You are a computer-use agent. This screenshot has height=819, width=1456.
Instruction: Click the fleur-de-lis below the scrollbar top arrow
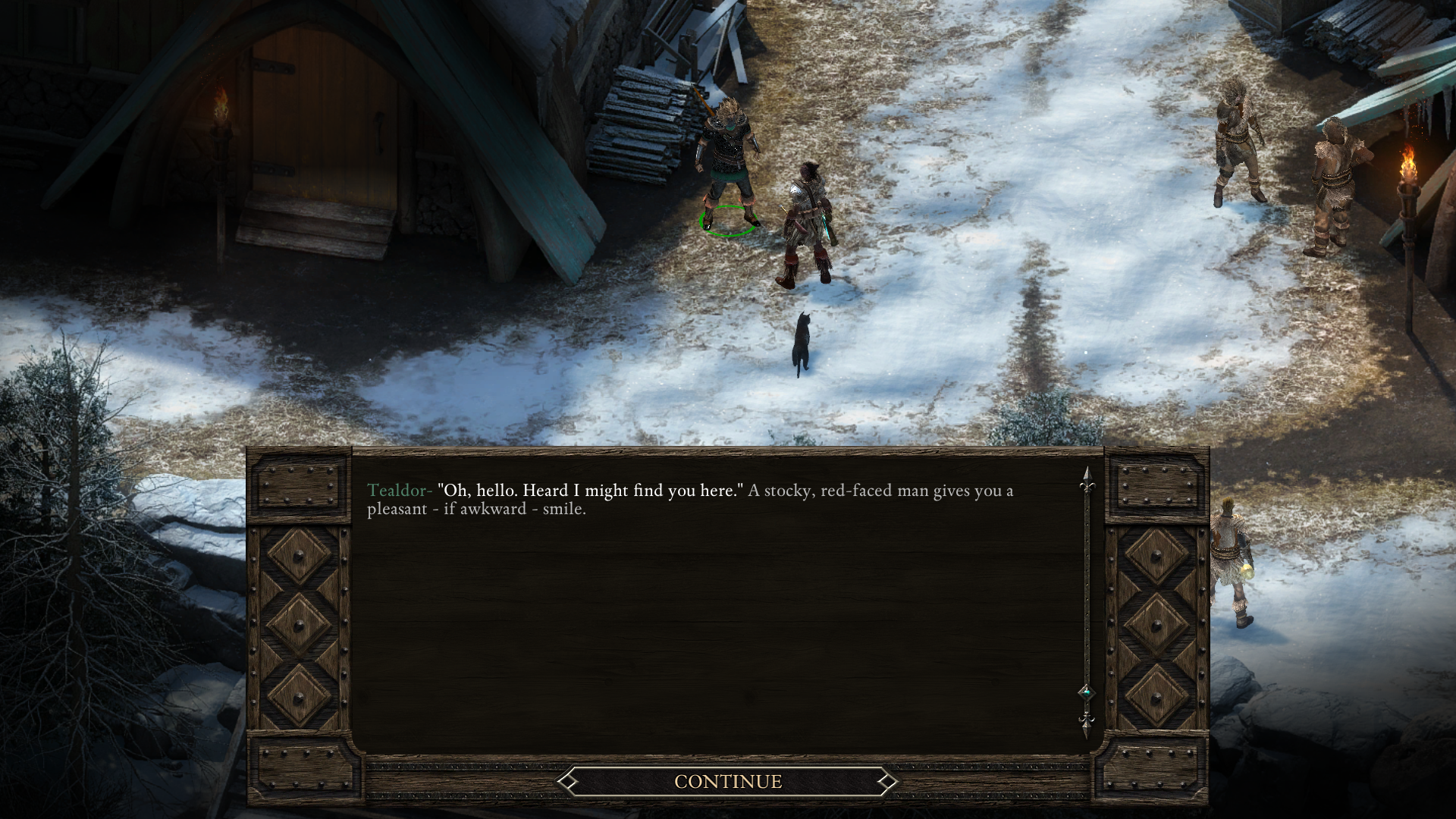coord(1088,485)
